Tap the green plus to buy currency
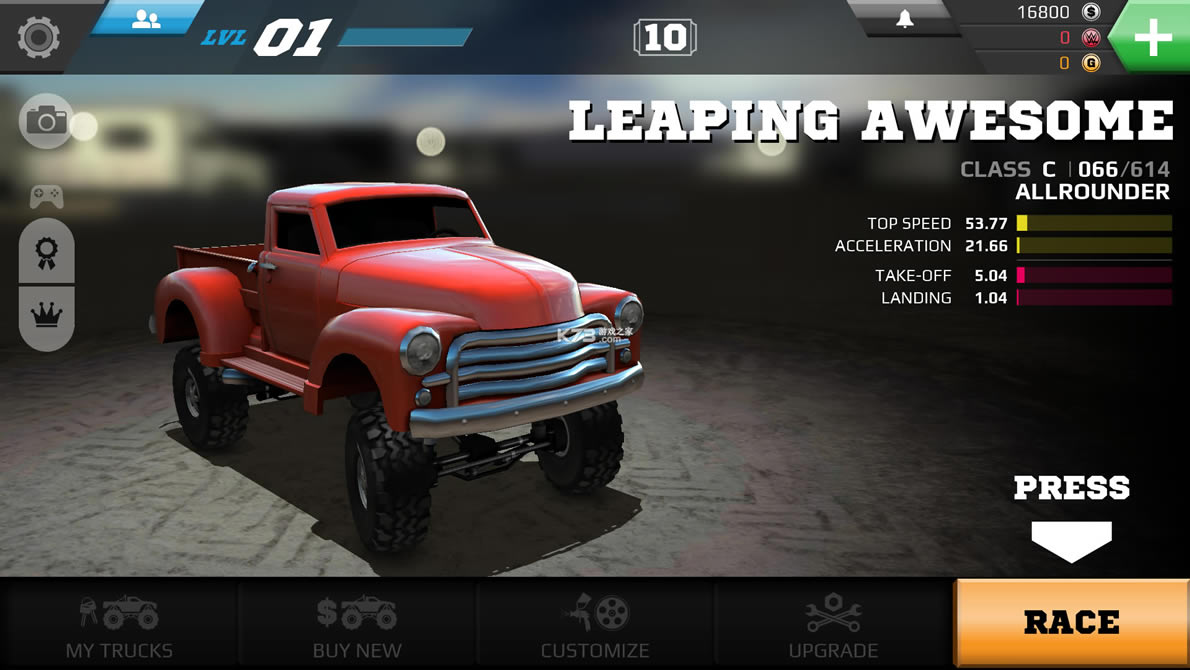The width and height of the screenshot is (1190, 670). point(1152,38)
